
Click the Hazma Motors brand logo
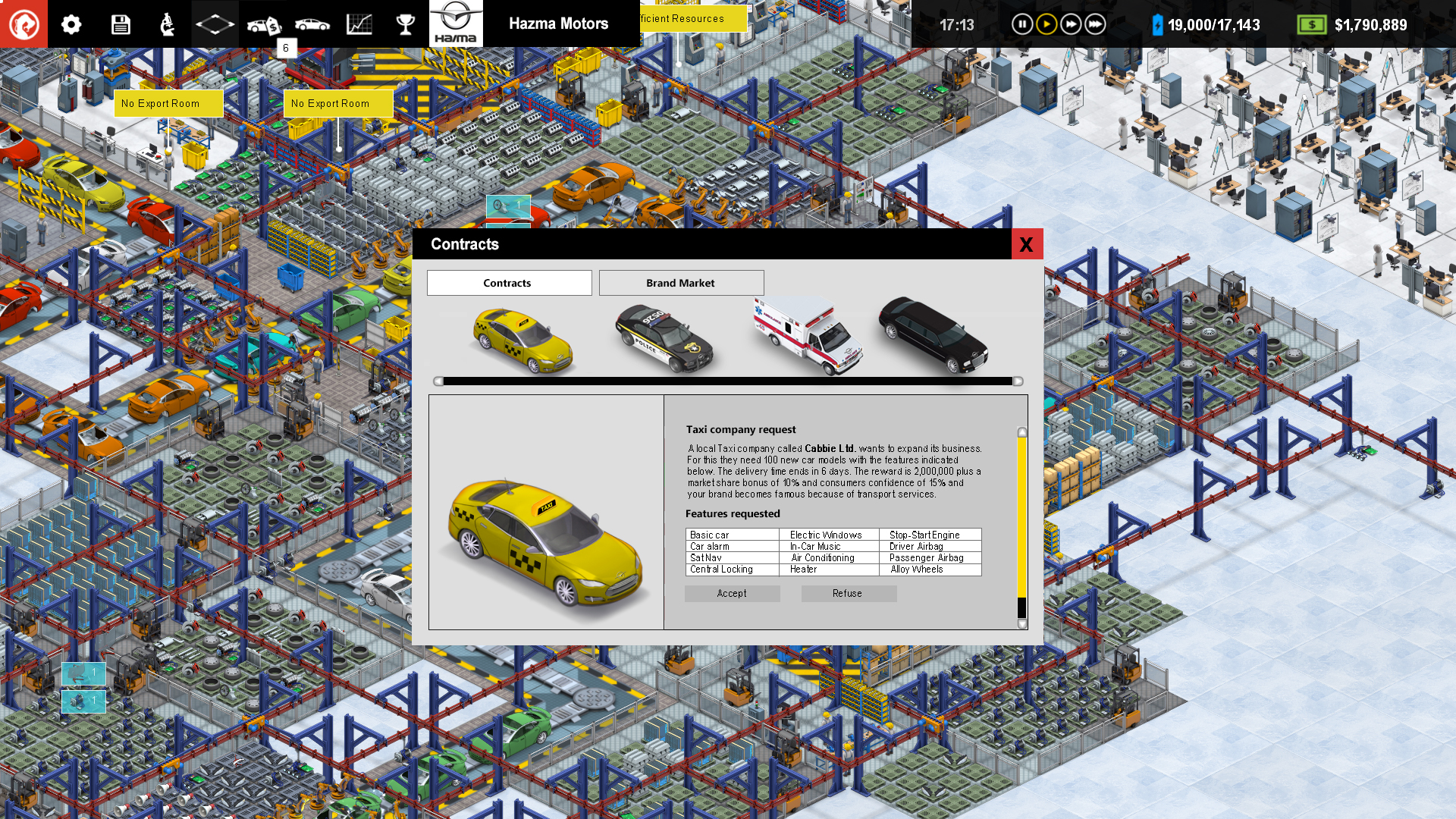tap(456, 24)
